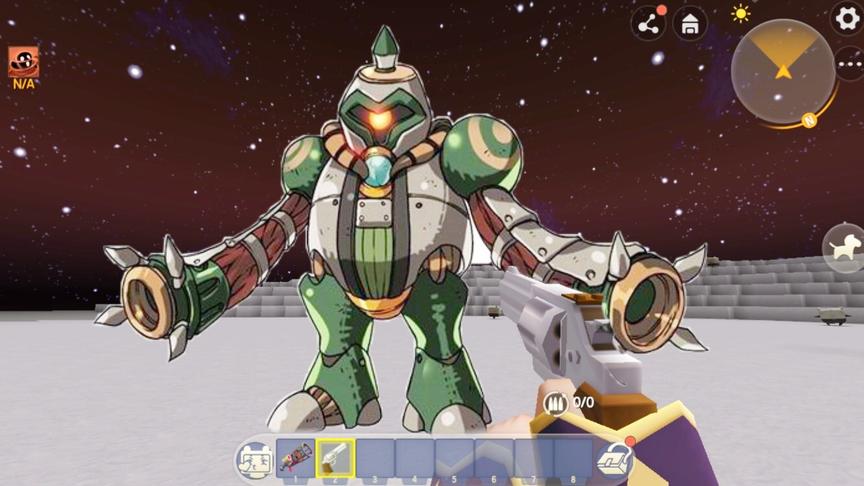Open the home house button
This screenshot has height=486, width=864.
coord(690,24)
